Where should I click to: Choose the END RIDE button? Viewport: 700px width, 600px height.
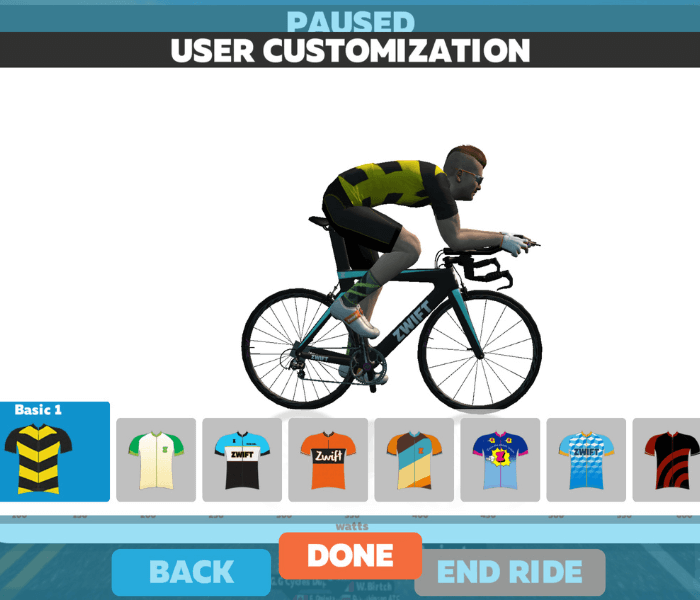[510, 572]
